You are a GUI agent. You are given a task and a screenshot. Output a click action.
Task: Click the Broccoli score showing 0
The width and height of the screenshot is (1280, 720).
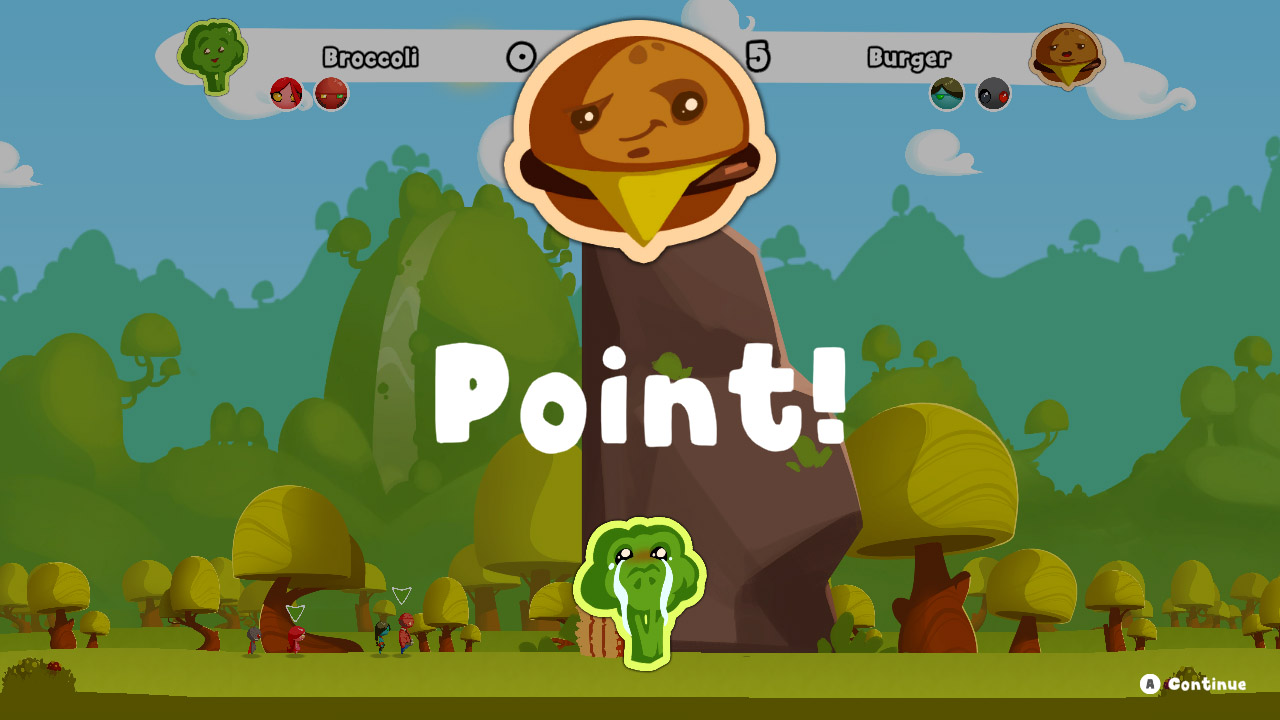(519, 58)
